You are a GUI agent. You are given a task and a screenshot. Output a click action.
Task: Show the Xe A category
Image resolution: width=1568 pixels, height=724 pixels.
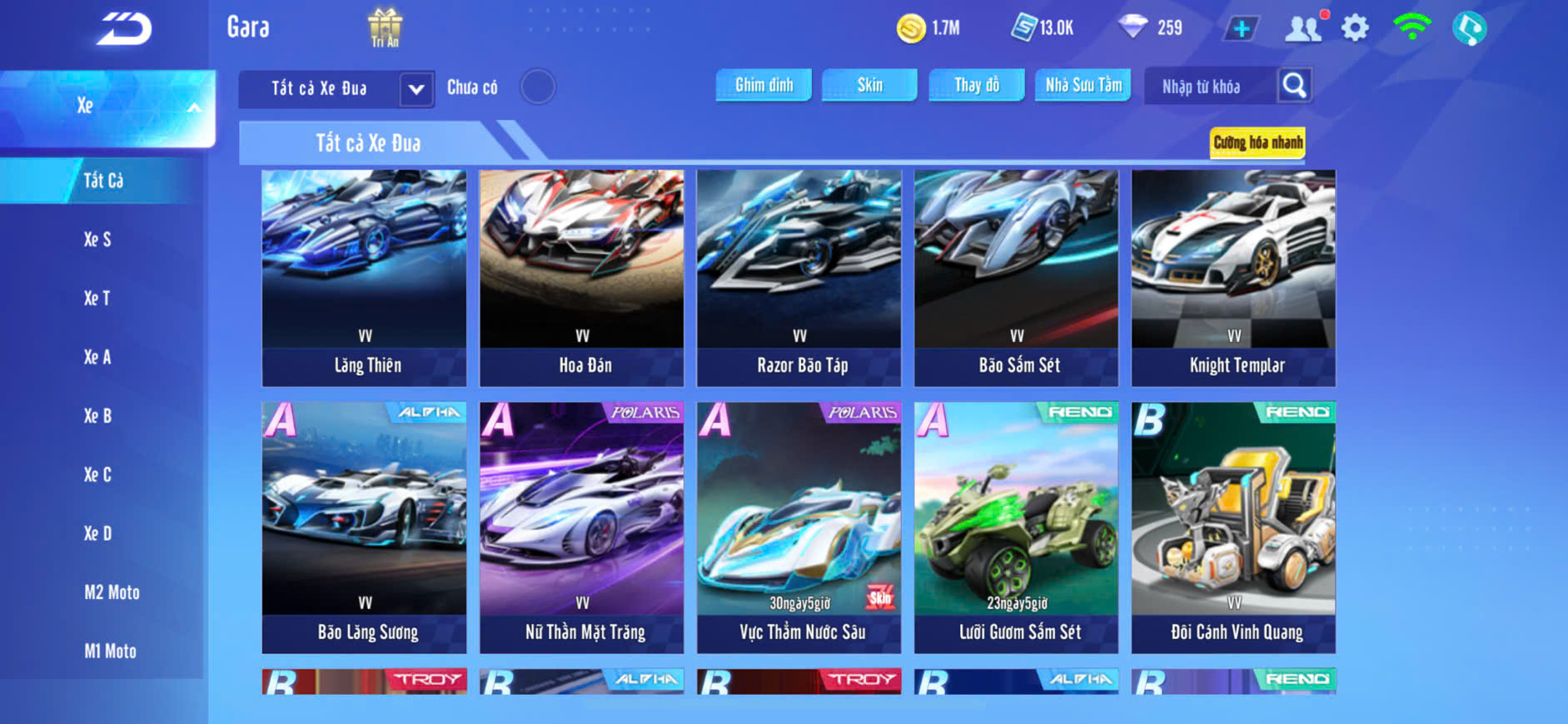(x=97, y=357)
